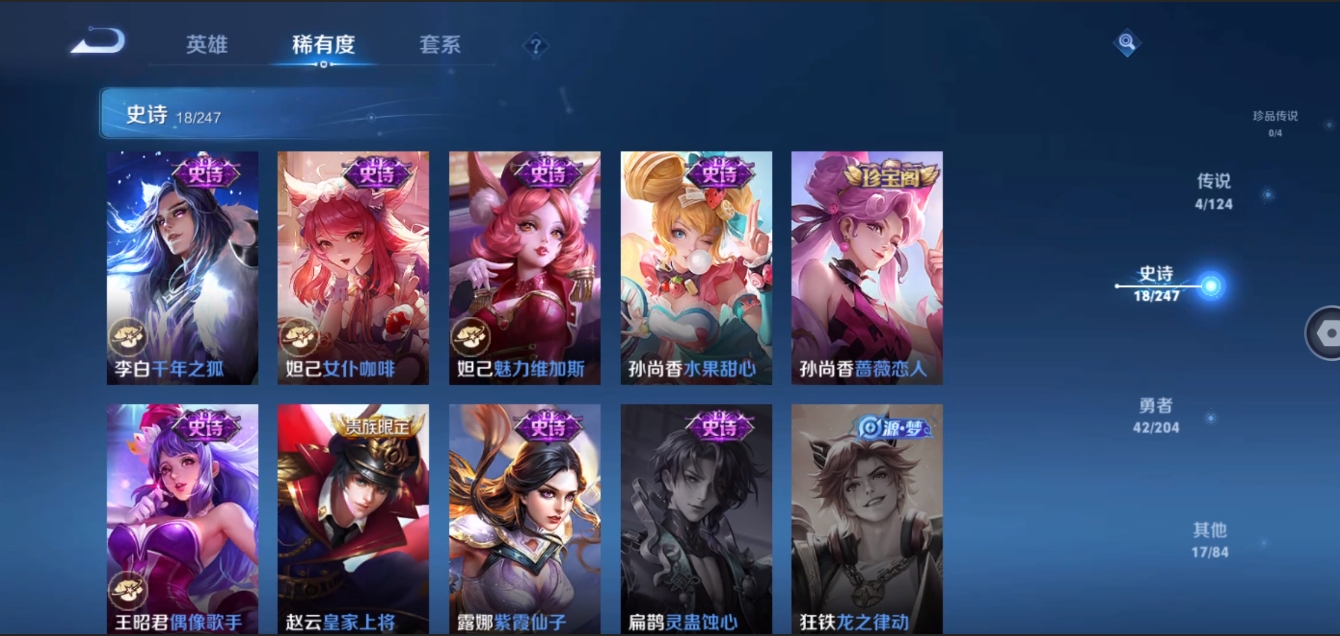This screenshot has height=636, width=1340.
Task: Jump to the 勇者 rarity section
Action: (x=1156, y=415)
